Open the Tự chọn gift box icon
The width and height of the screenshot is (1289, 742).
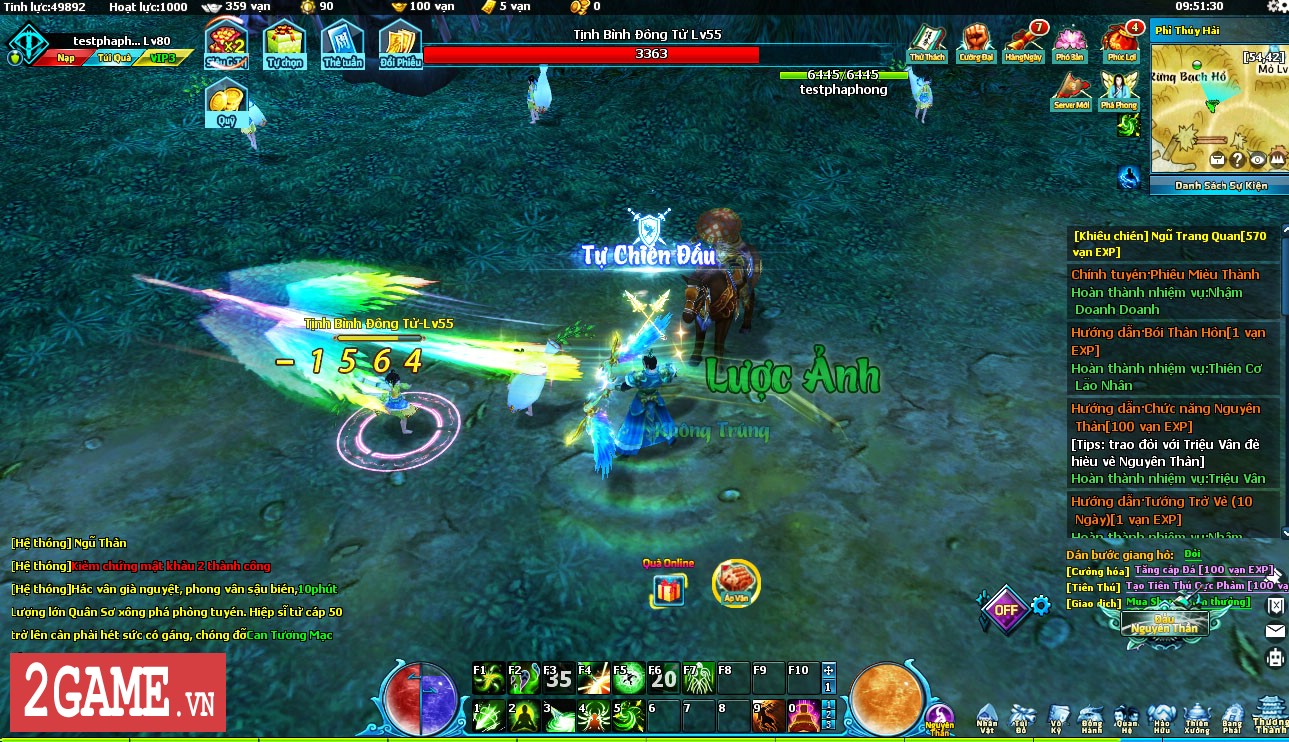(284, 45)
